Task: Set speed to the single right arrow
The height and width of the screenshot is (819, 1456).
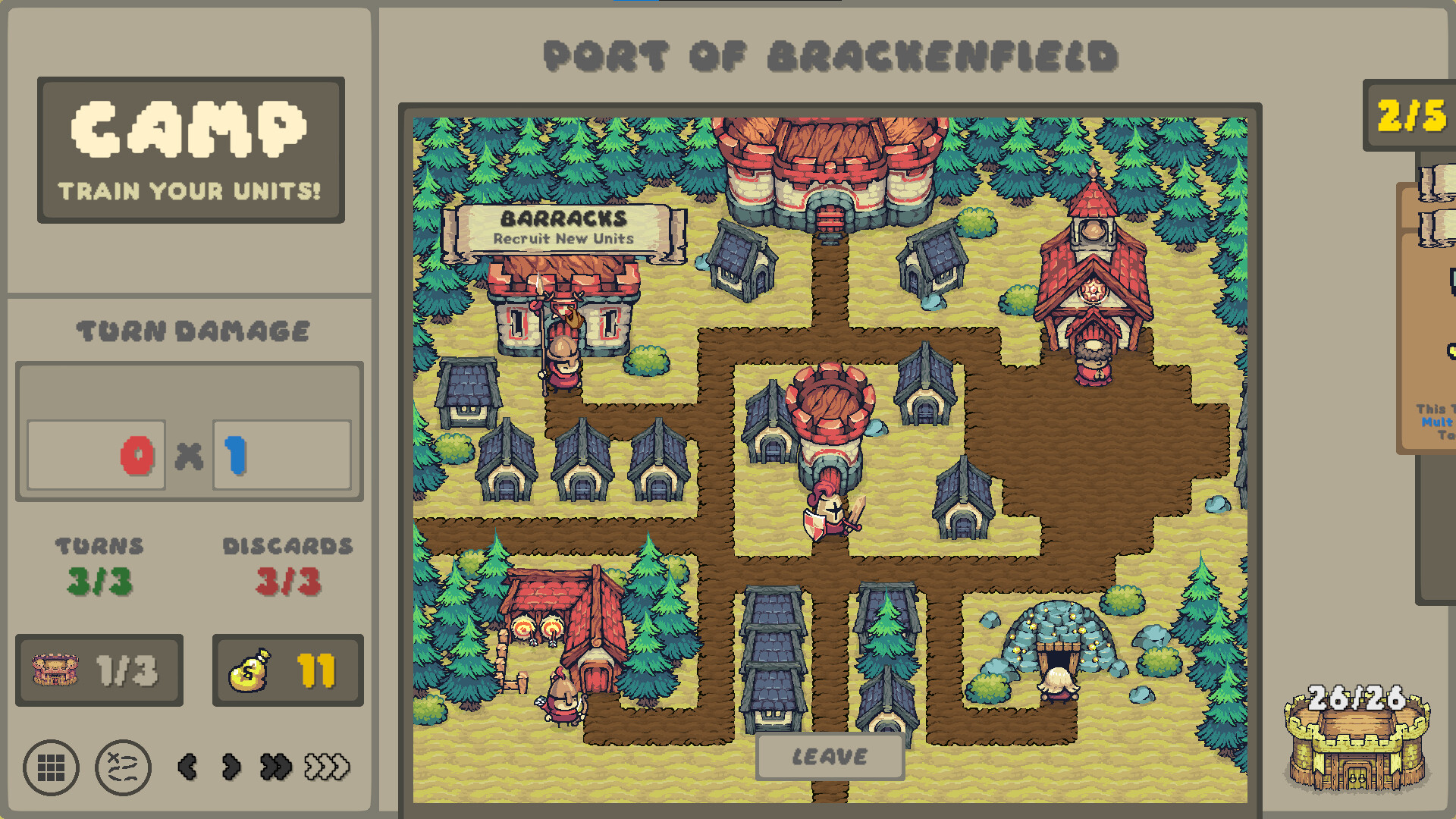Action: [231, 767]
